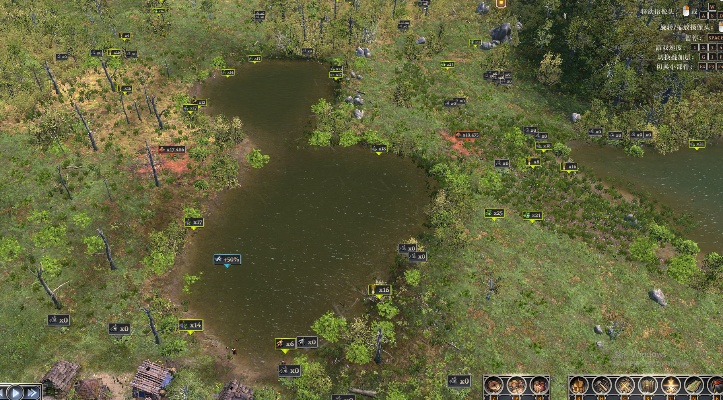This screenshot has width=723, height=400.
Task: Select the green plank icon
Action: (694, 385)
